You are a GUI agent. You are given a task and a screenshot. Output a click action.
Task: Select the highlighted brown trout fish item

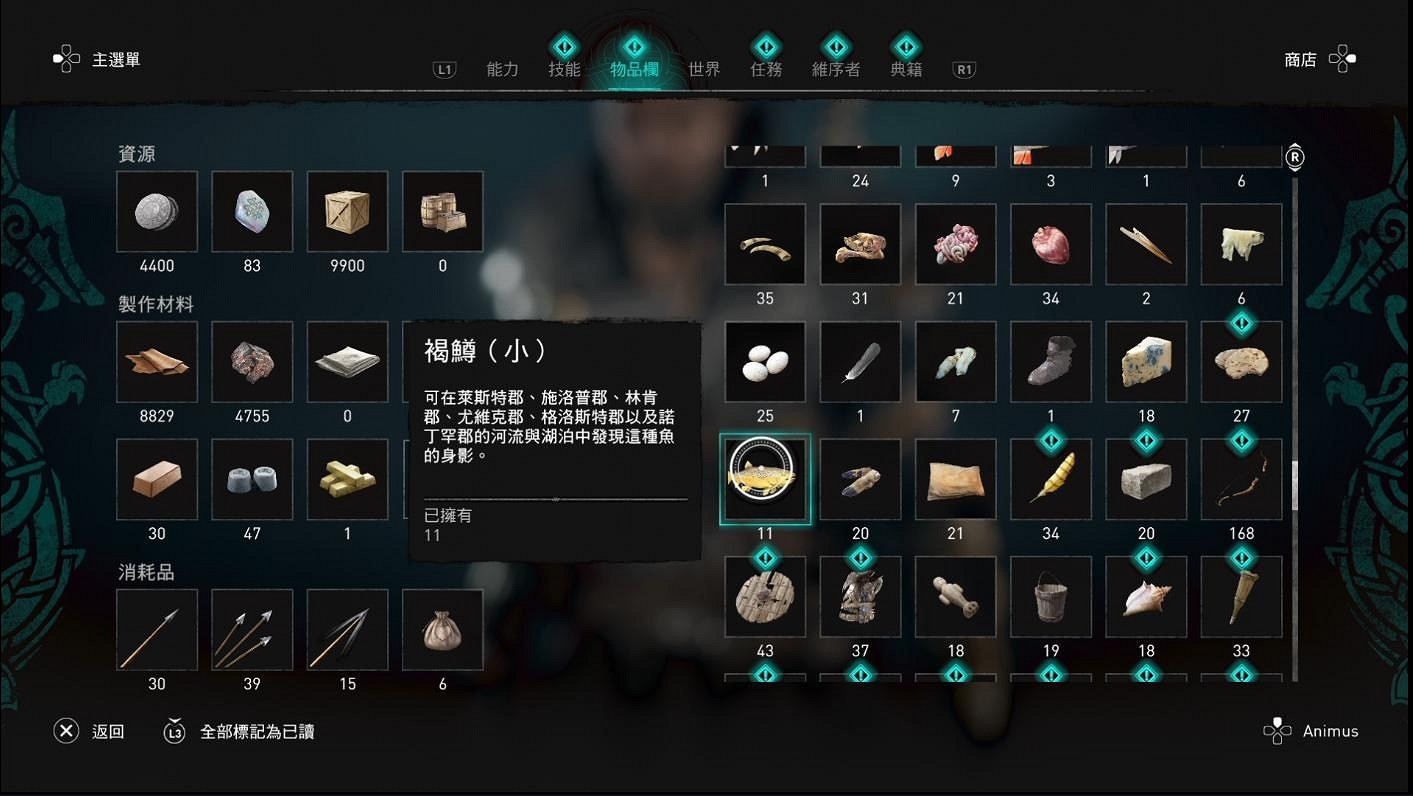764,478
